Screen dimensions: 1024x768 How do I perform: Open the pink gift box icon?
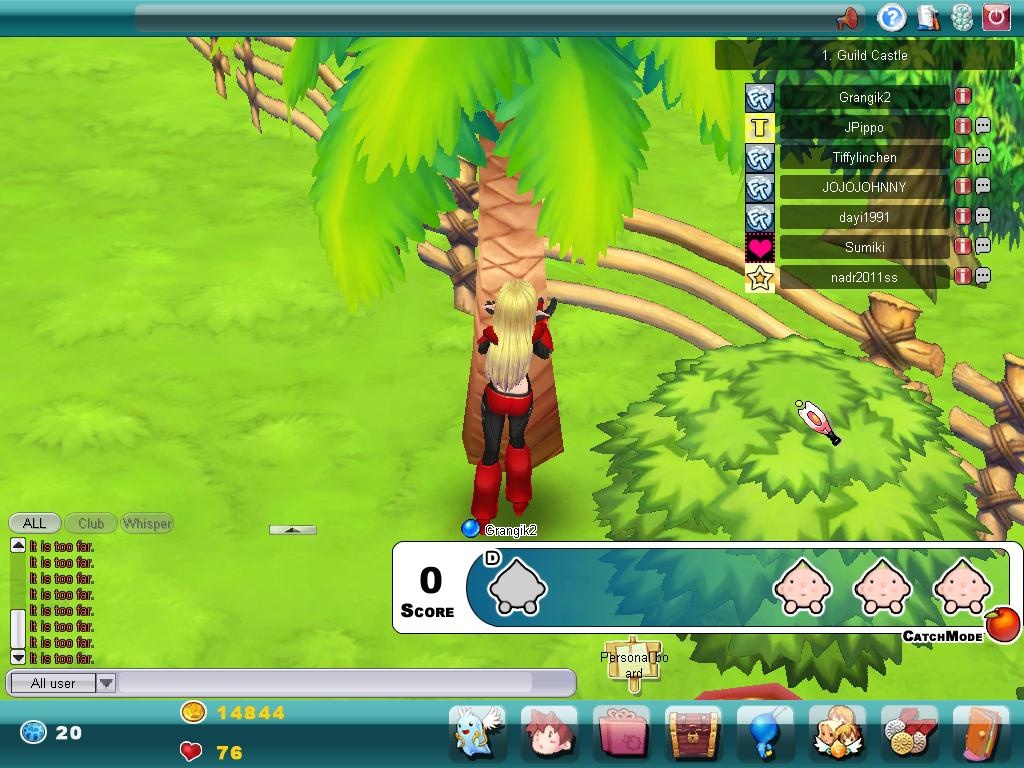click(621, 733)
